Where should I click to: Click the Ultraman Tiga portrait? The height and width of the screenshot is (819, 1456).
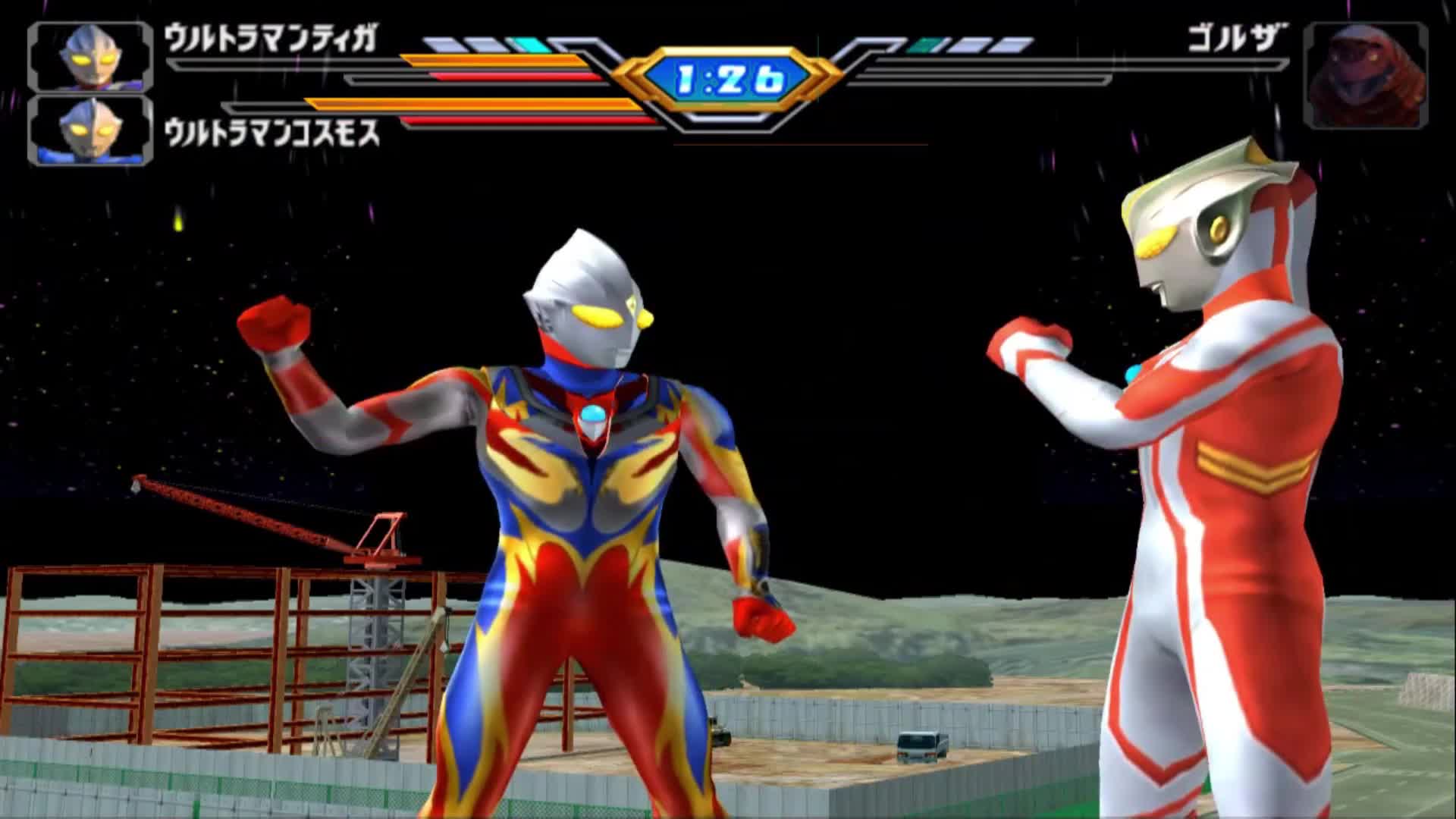tap(90, 57)
